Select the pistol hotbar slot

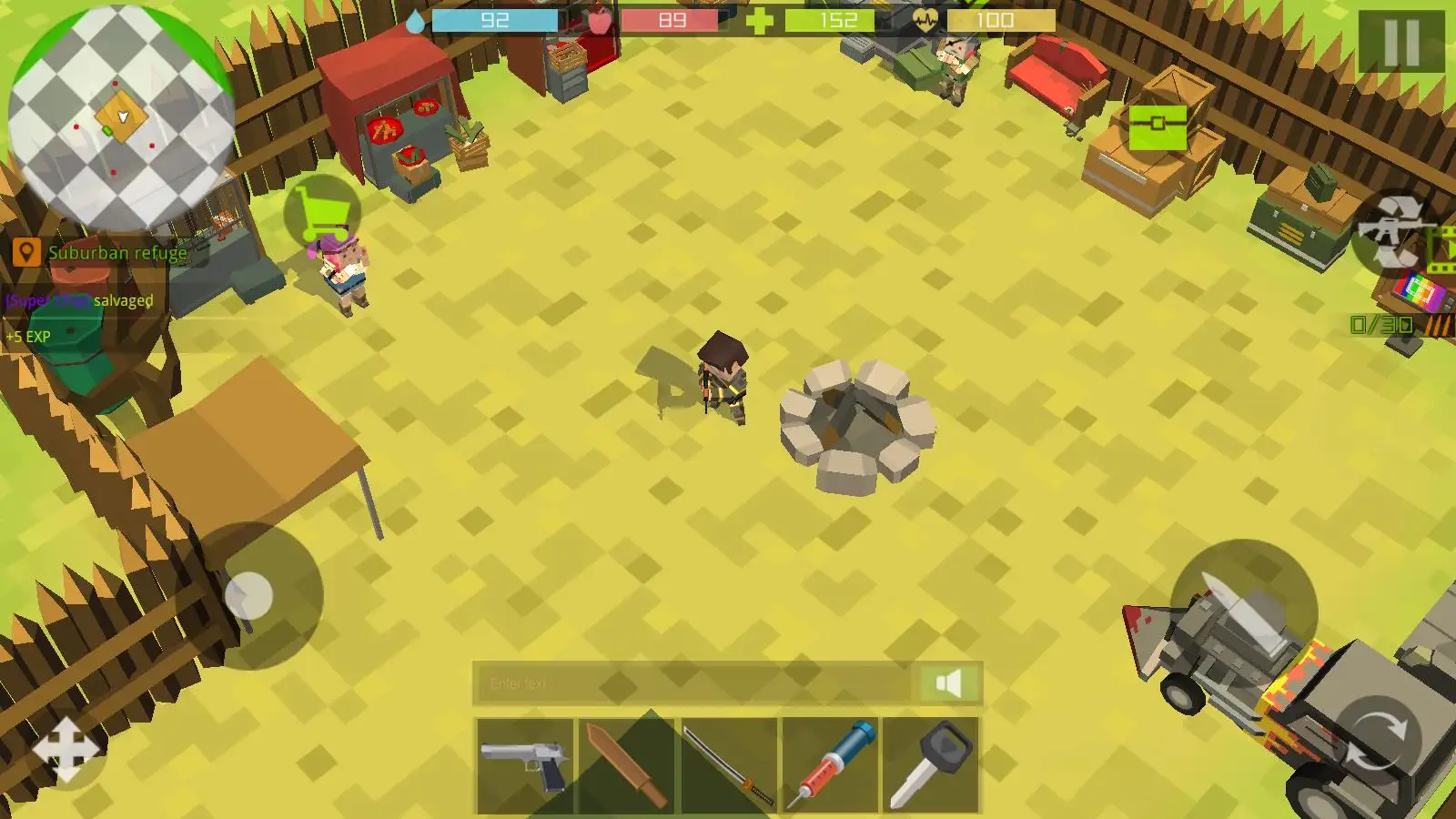[525, 765]
